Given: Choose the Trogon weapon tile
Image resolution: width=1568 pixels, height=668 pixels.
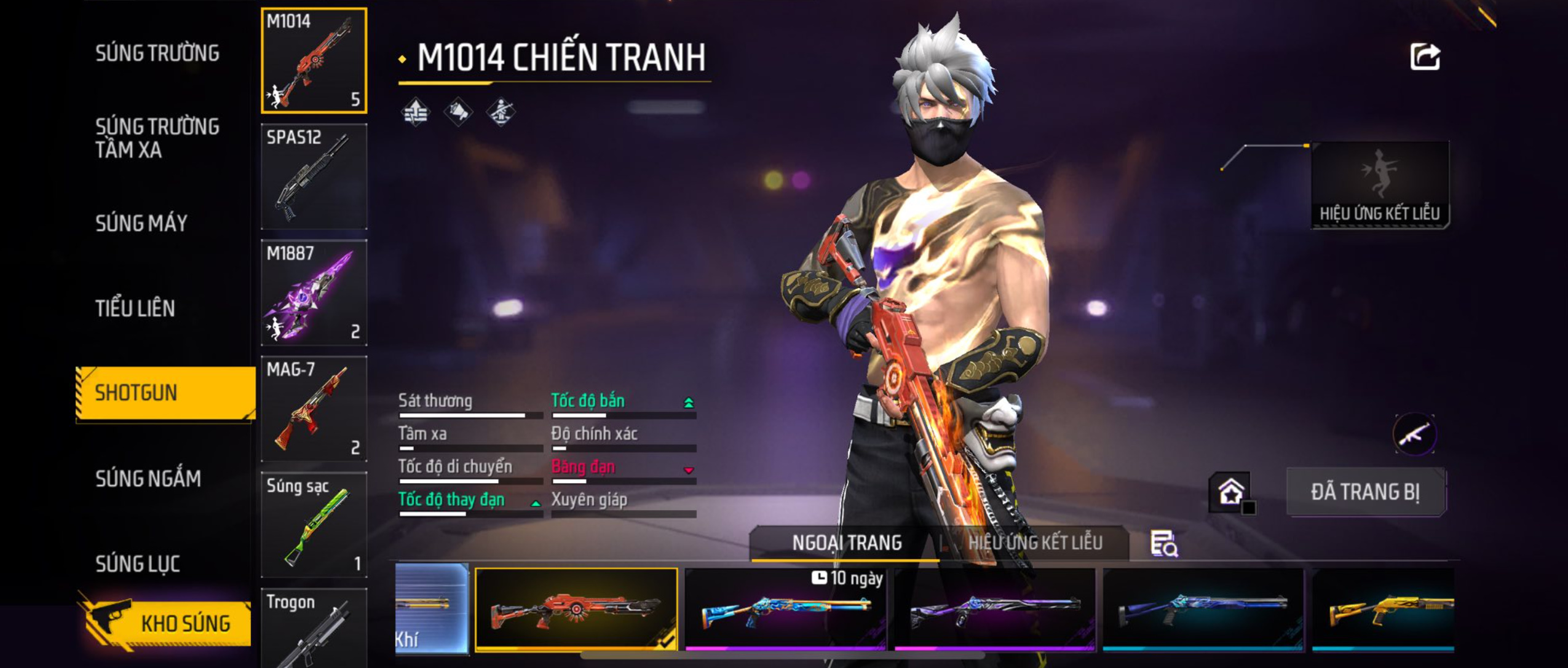Looking at the screenshot, I should [314, 628].
